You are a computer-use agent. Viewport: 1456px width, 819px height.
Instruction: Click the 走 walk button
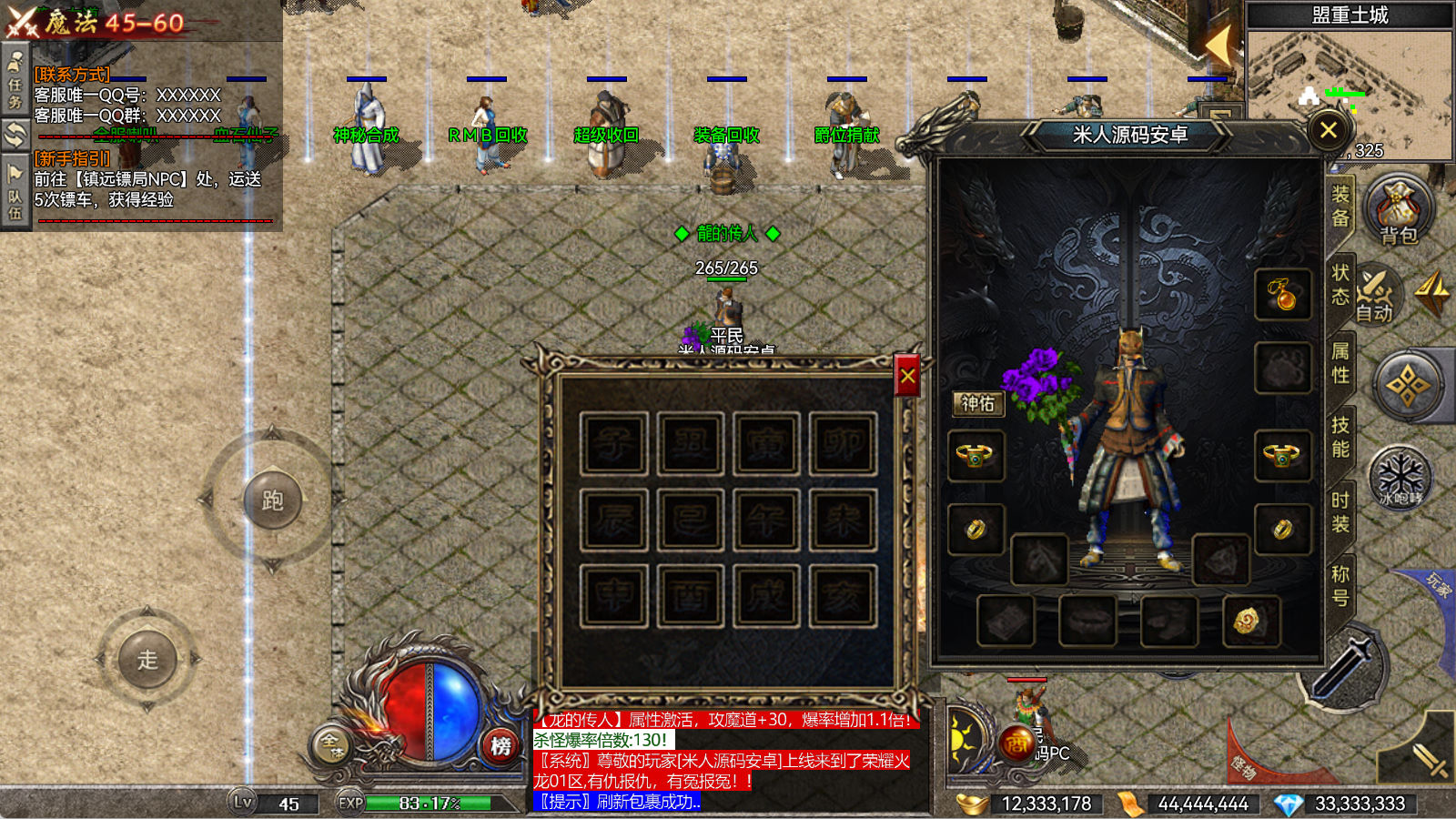147,659
